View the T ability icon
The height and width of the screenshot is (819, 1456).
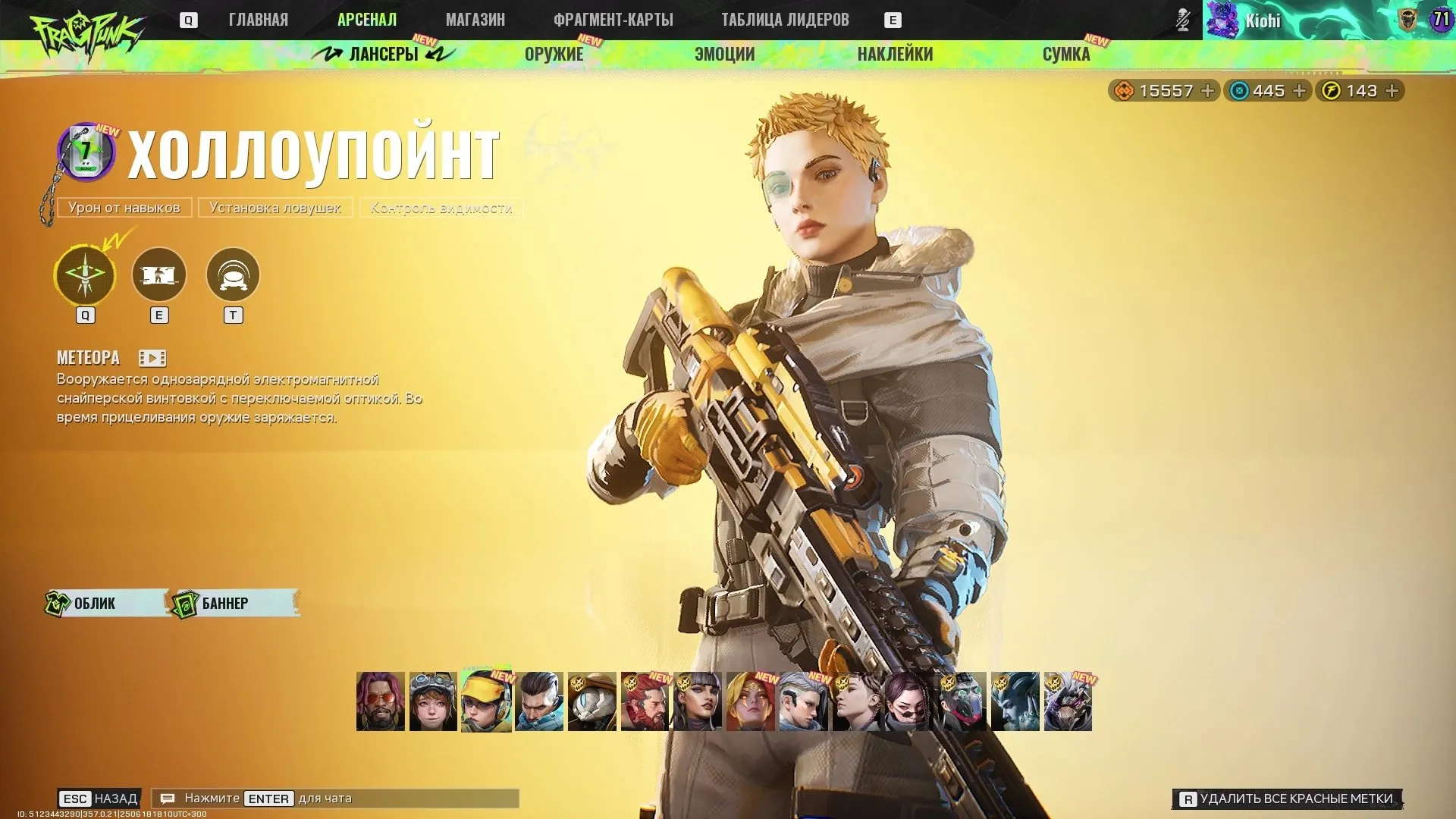tap(234, 275)
